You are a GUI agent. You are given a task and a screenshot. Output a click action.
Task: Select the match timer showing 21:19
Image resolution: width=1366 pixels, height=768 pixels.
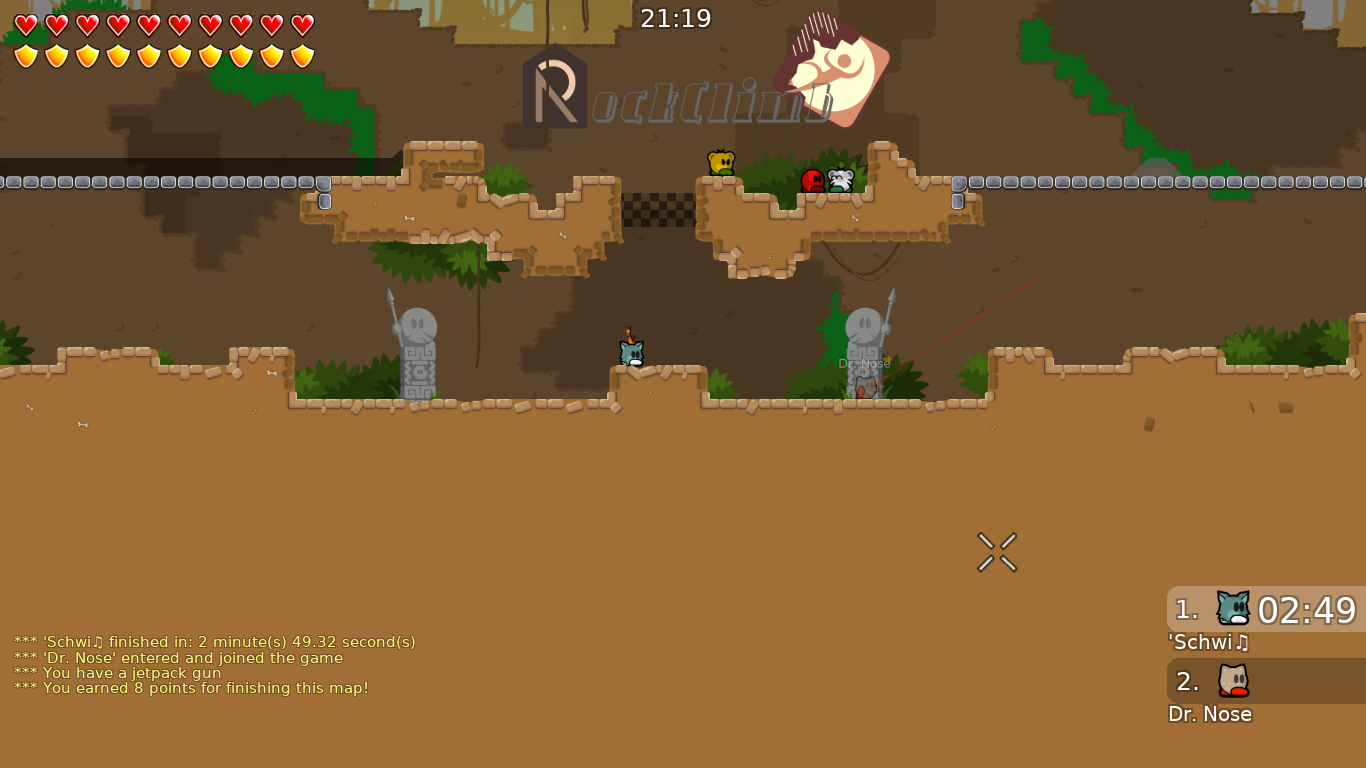click(x=676, y=17)
